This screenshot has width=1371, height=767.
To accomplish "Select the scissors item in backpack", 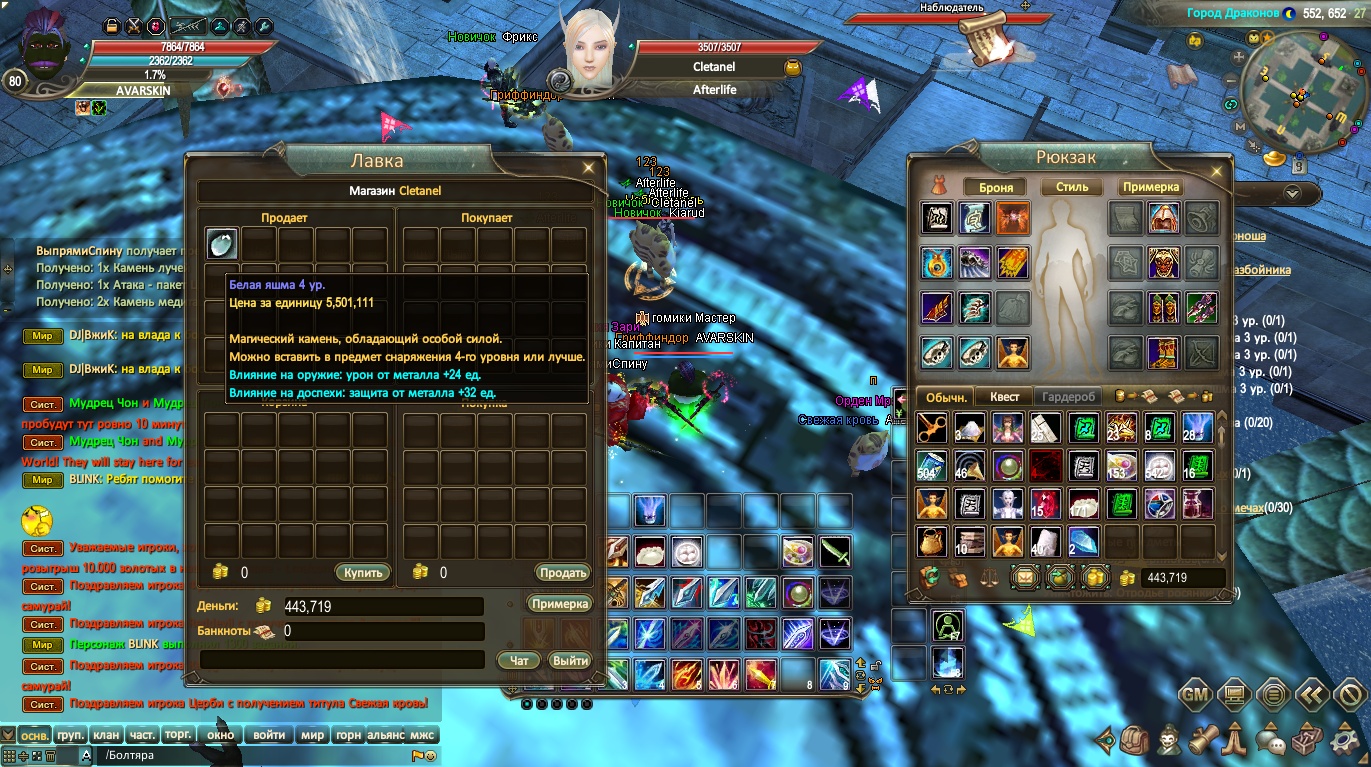I will pyautogui.click(x=932, y=428).
